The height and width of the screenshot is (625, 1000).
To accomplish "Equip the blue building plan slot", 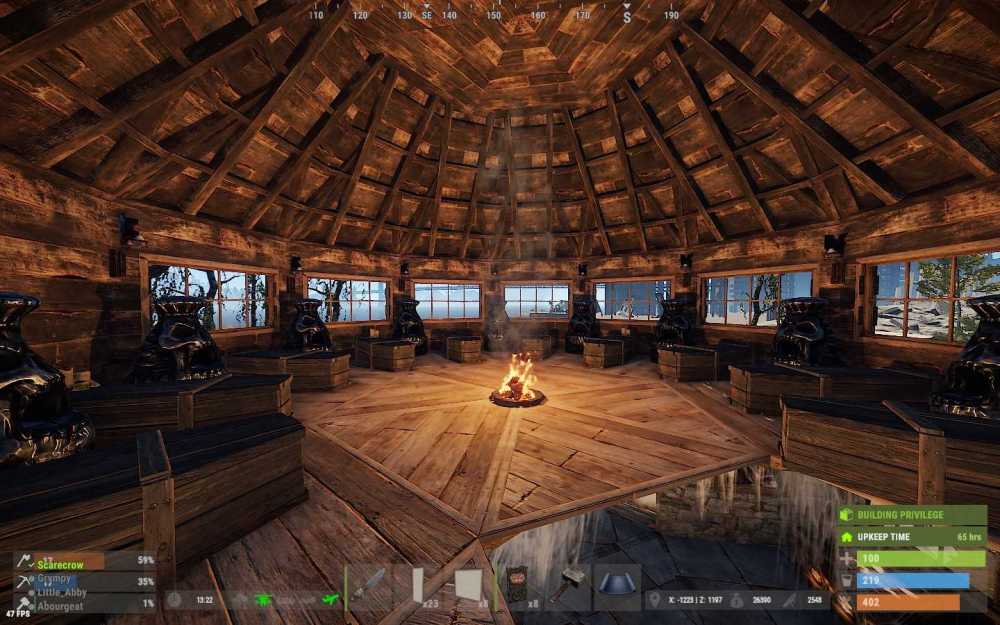I will click(617, 584).
